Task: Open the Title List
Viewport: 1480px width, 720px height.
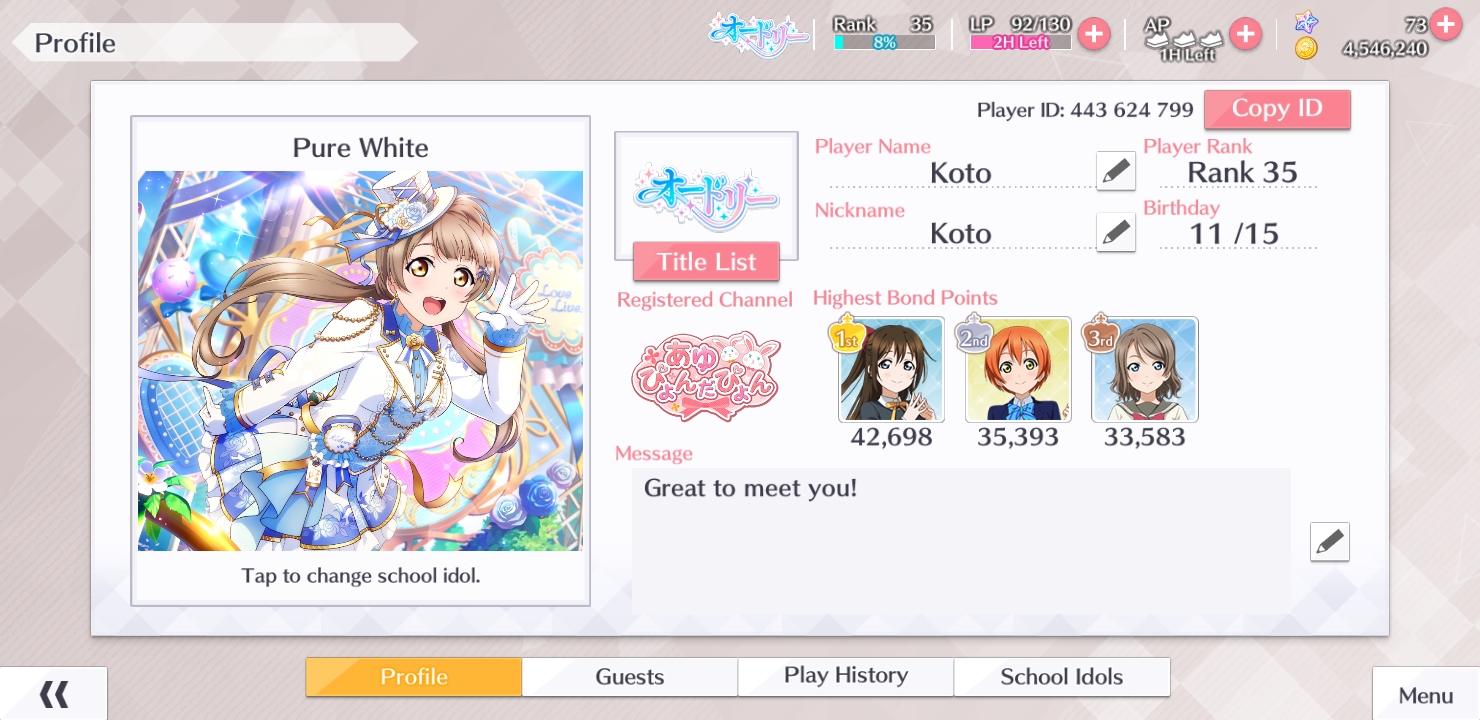Action: (706, 262)
